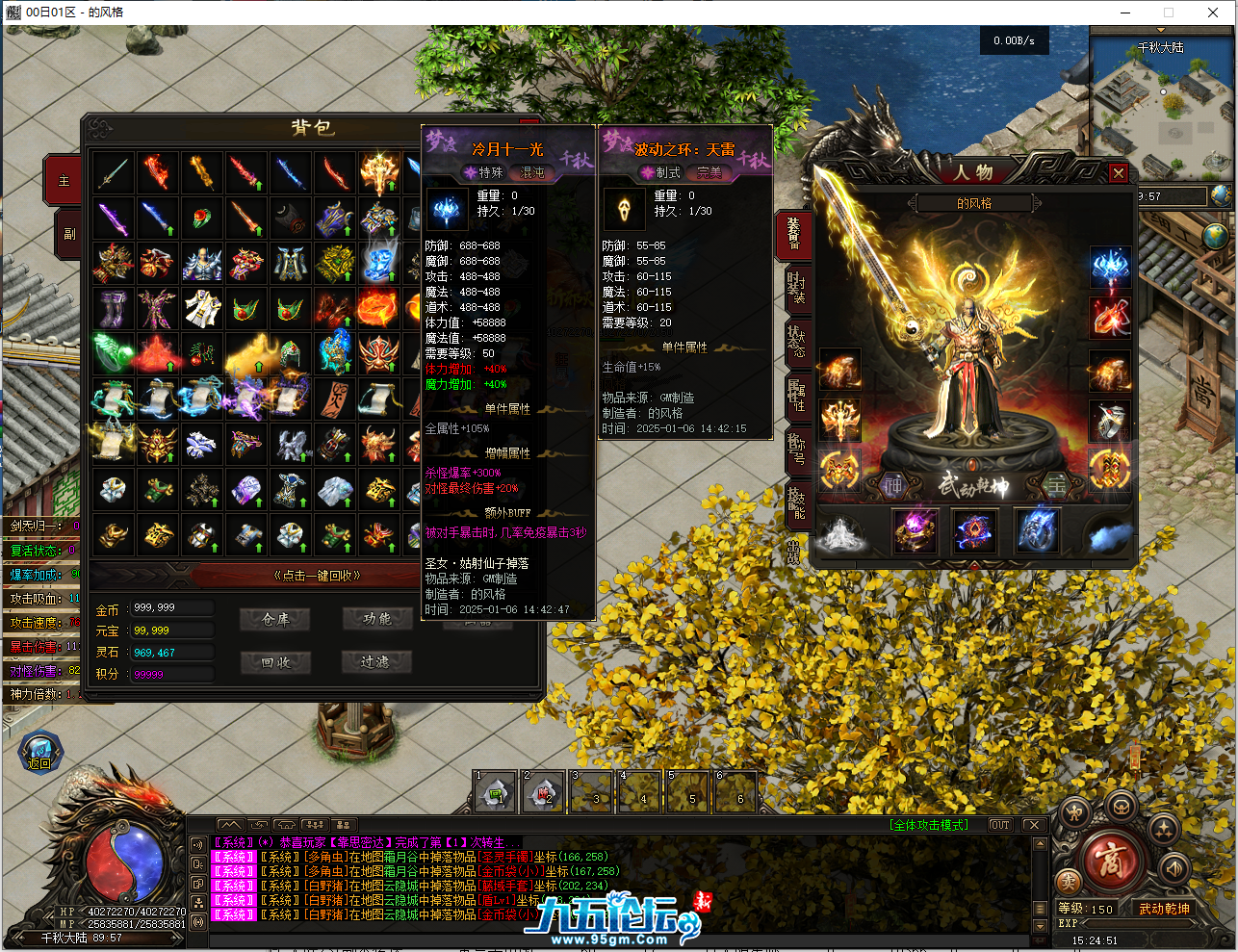The height and width of the screenshot is (952, 1238).
Task: Click the chat OUT button
Action: coord(1000,825)
